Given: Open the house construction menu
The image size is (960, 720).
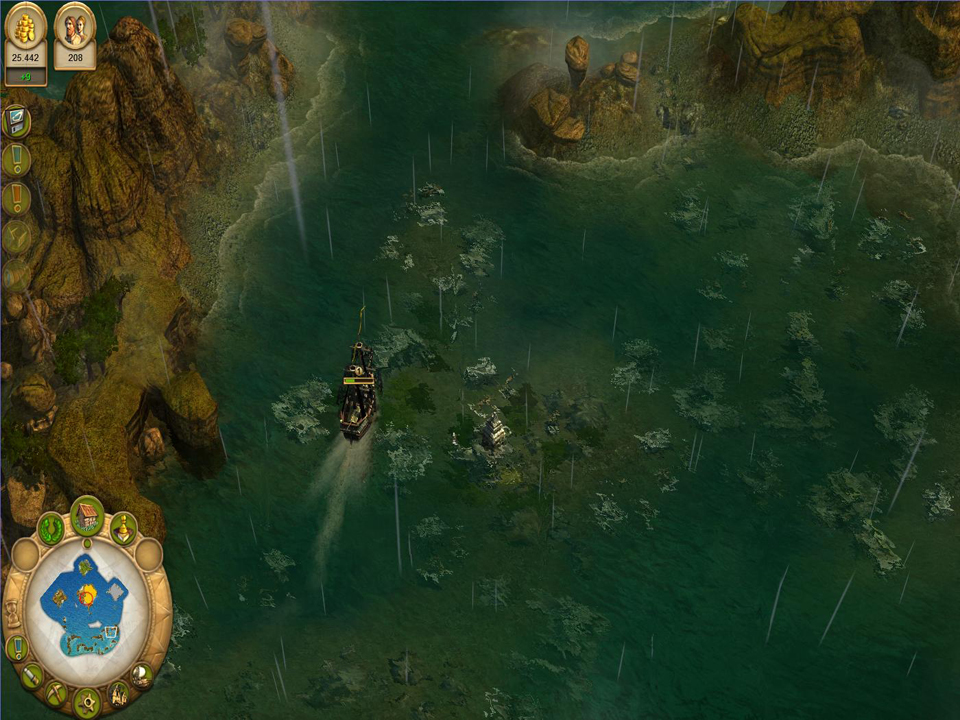Looking at the screenshot, I should 87,516.
